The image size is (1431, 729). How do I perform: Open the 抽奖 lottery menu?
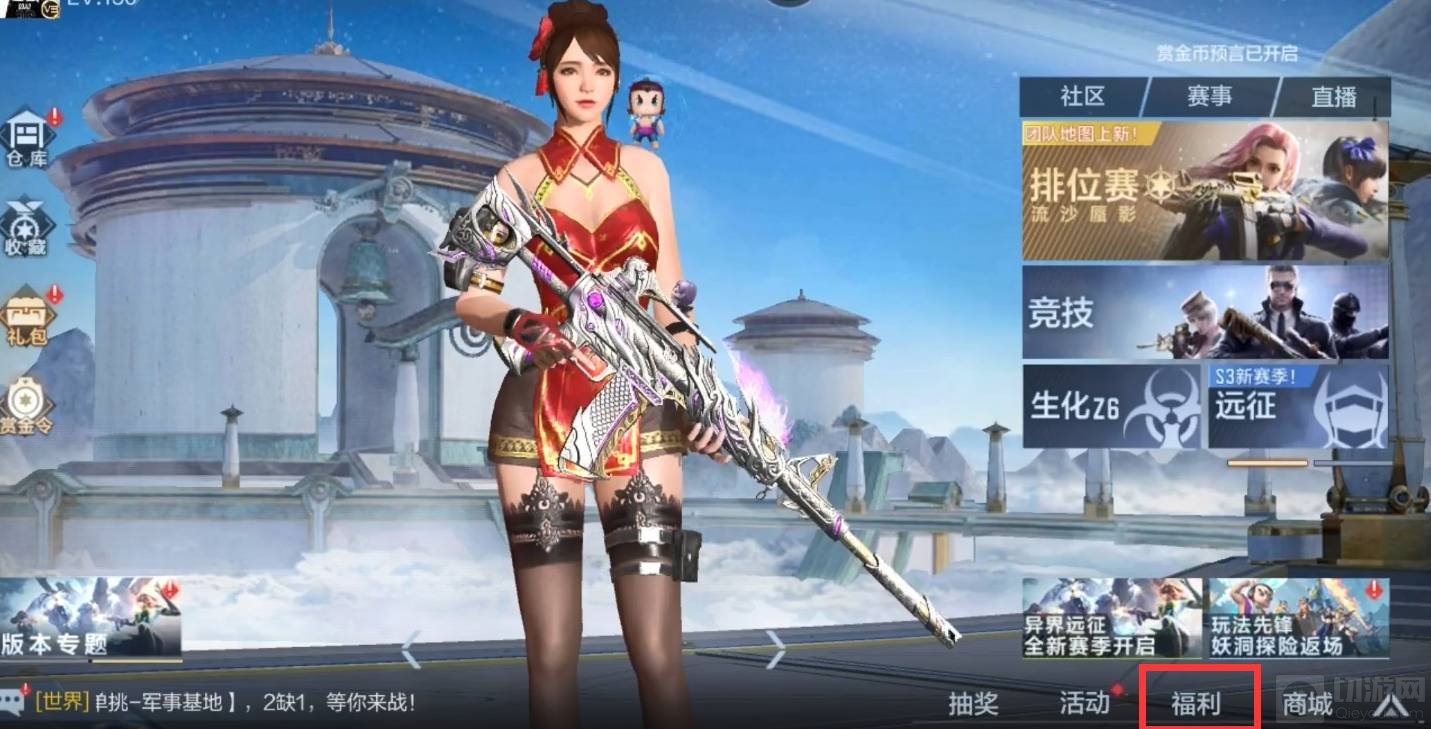tap(973, 703)
